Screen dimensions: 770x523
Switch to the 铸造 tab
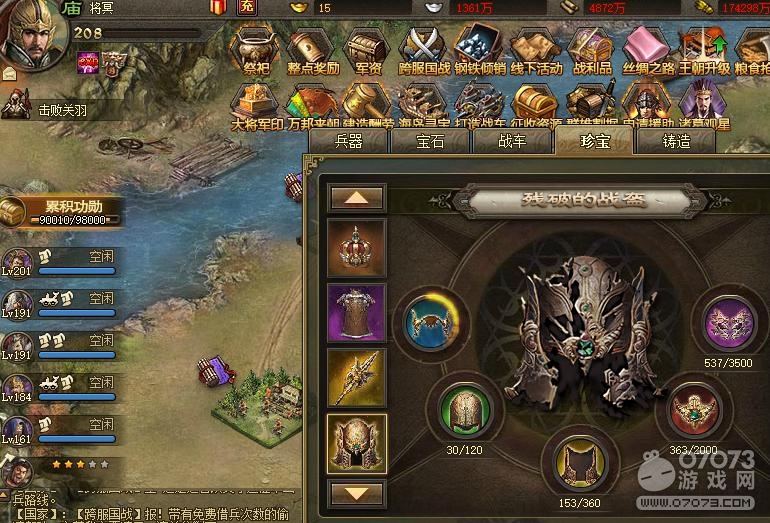[x=676, y=141]
